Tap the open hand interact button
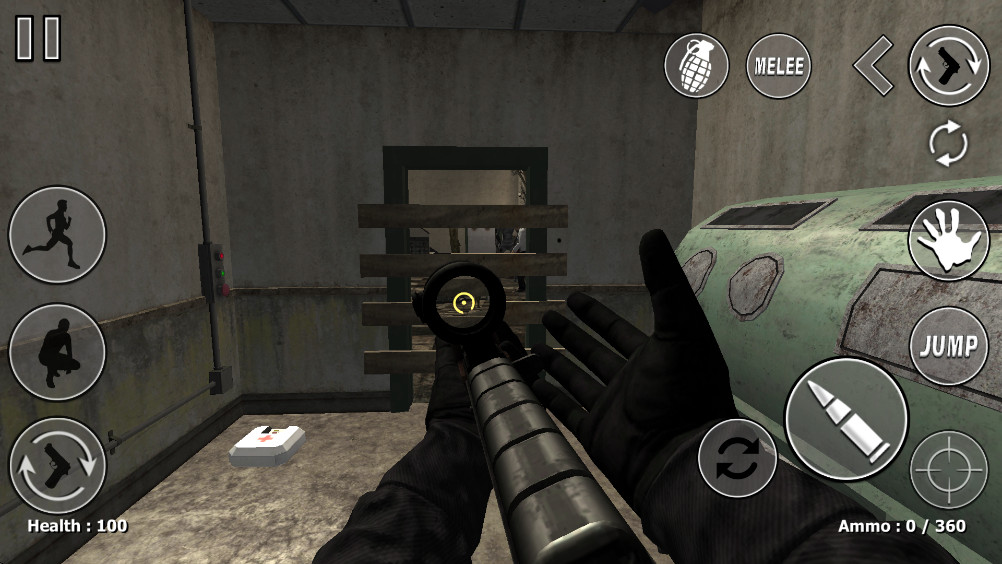Screen dimensions: 1002x564 (x=948, y=242)
